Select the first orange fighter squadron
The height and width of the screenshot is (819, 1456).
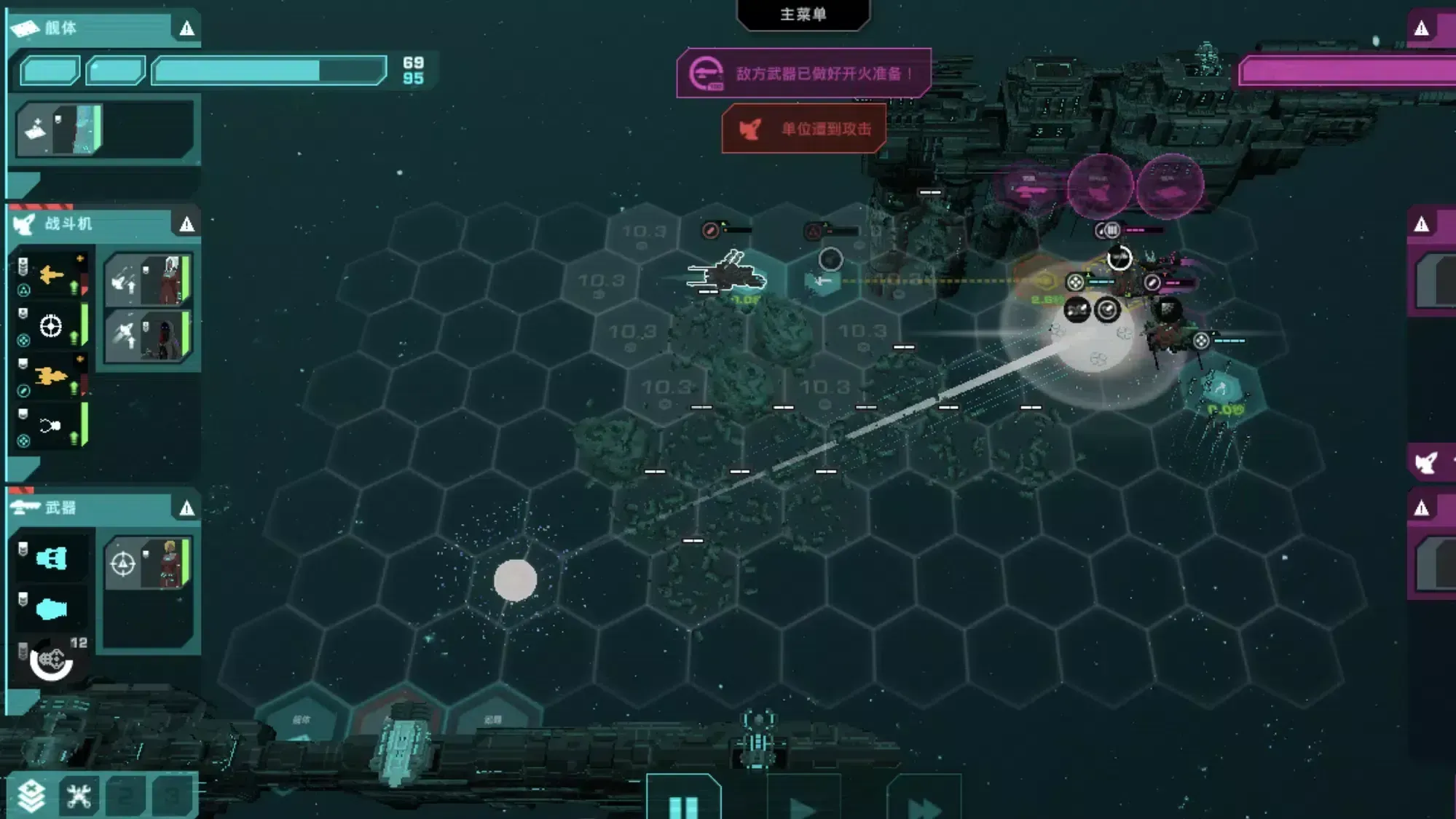(51, 275)
